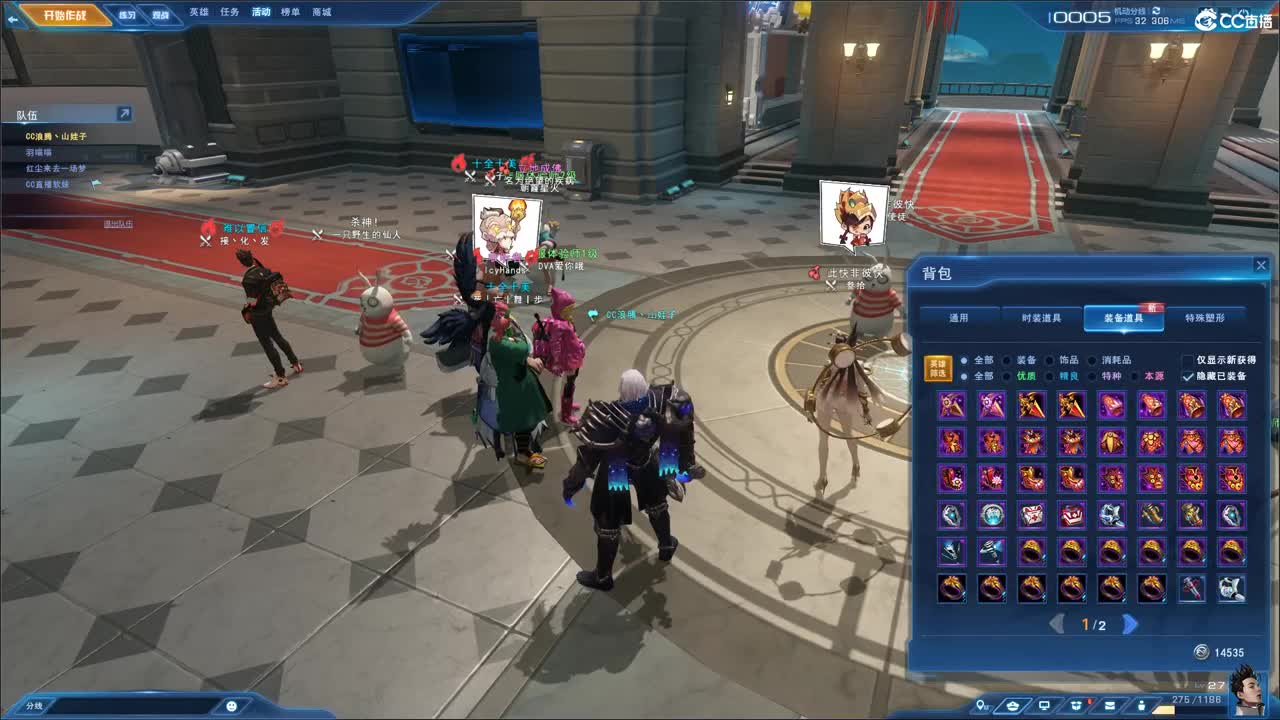Viewport: 1280px width, 720px height.
Task: Switch to the 活动 events menu
Action: coord(261,12)
